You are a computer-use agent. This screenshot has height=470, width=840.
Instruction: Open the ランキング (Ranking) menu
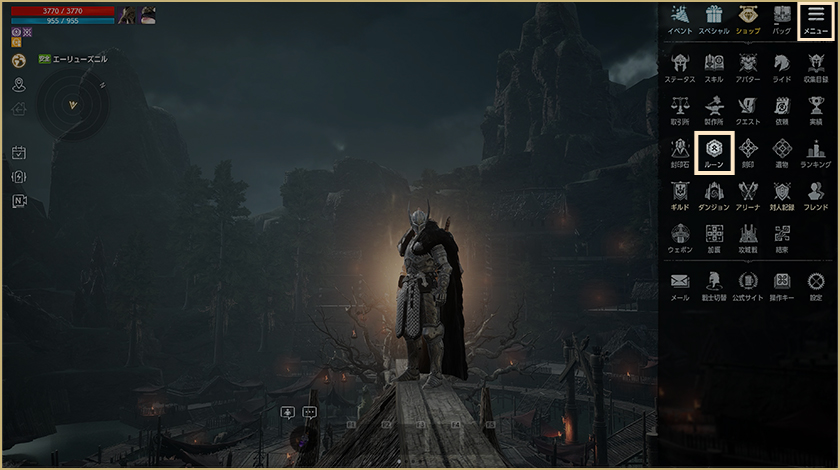(x=816, y=151)
